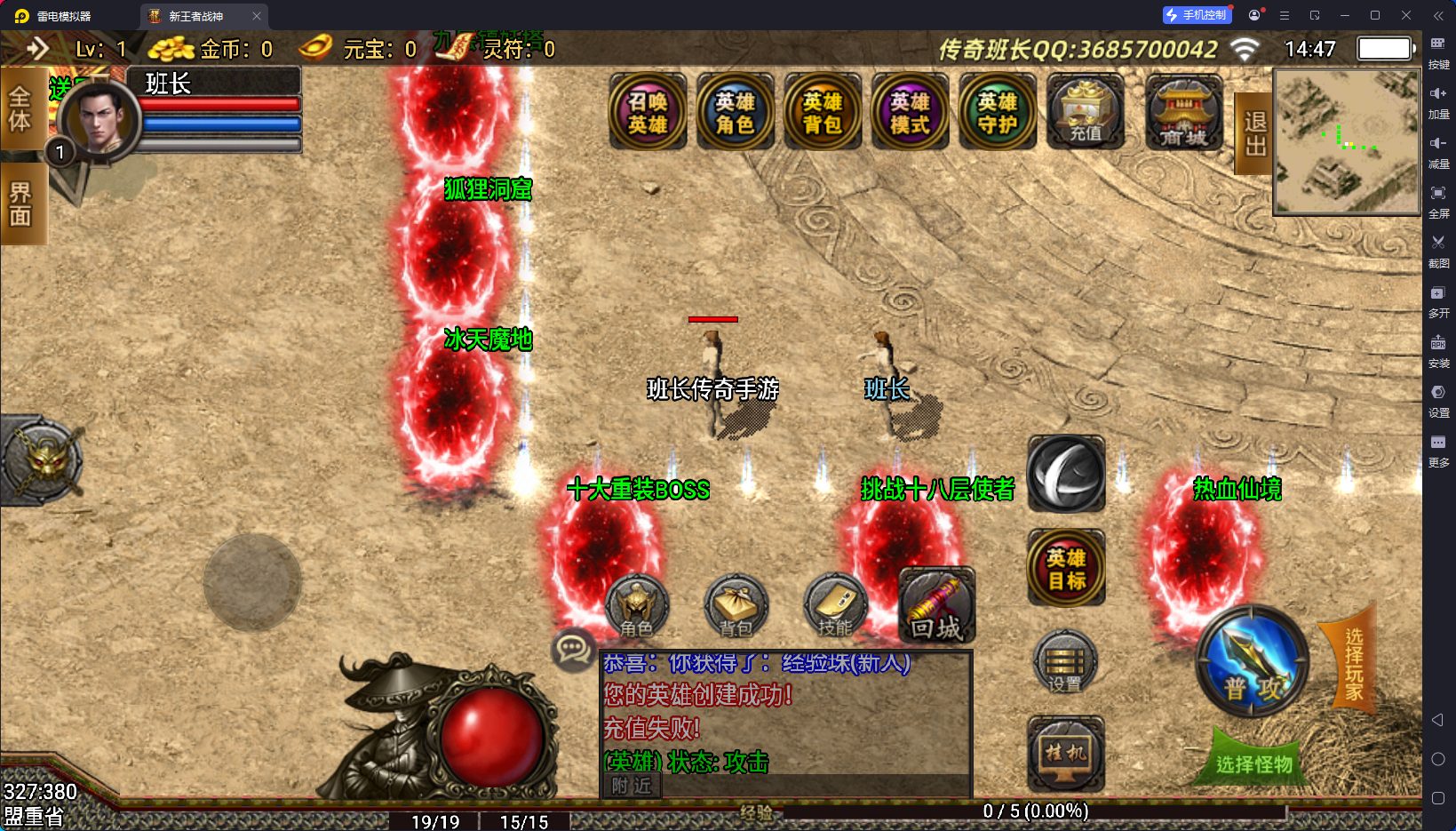1456x831 pixels.
Task: Toggle the 挂机 auto-battle button
Action: (x=1065, y=754)
